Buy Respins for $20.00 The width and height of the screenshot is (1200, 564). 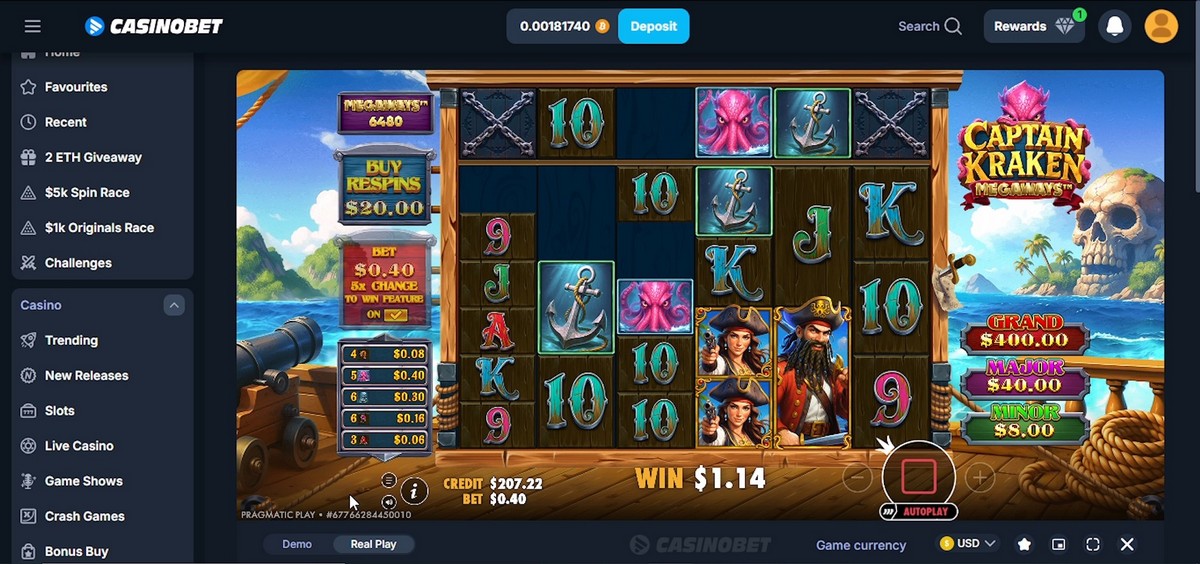[385, 188]
